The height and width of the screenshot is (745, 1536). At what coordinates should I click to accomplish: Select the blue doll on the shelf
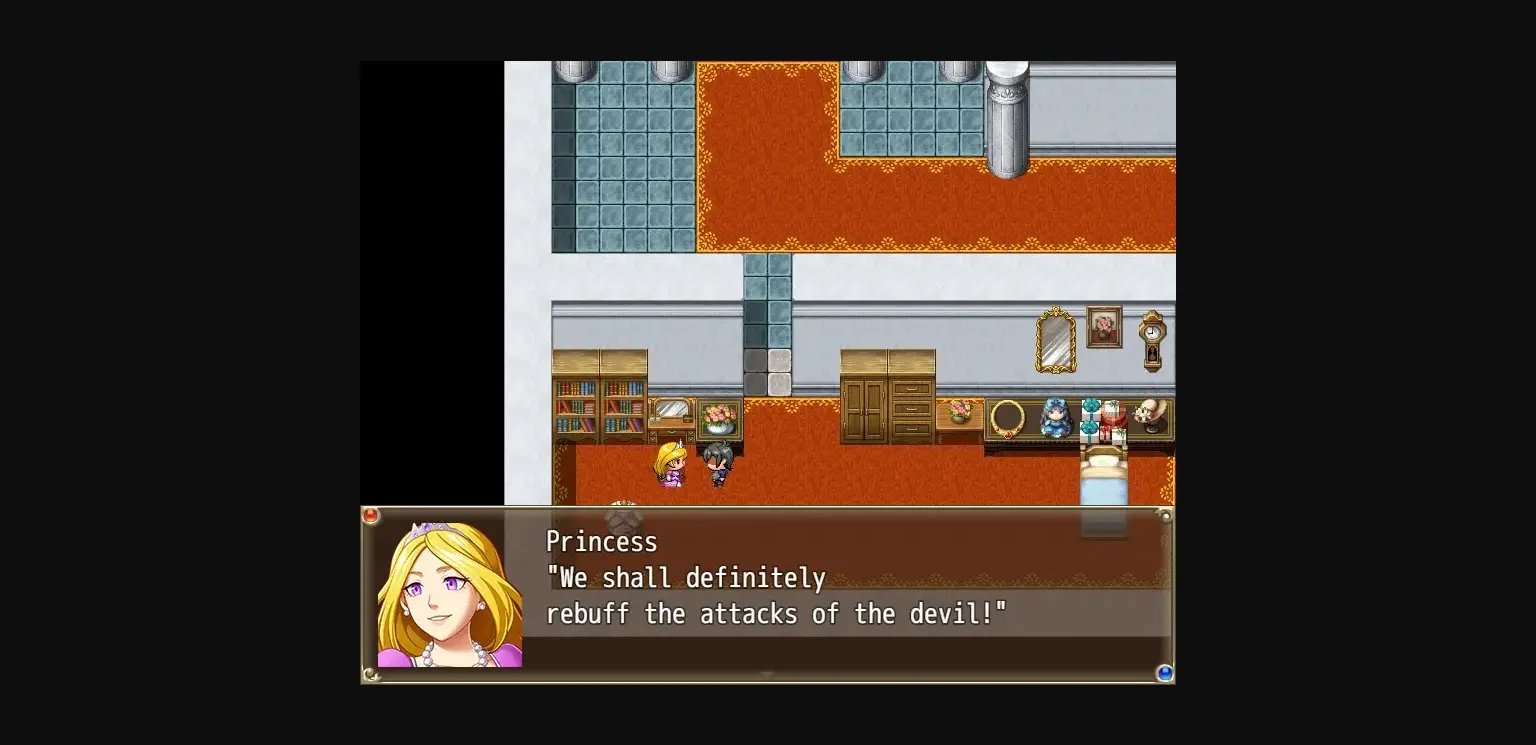1059,418
